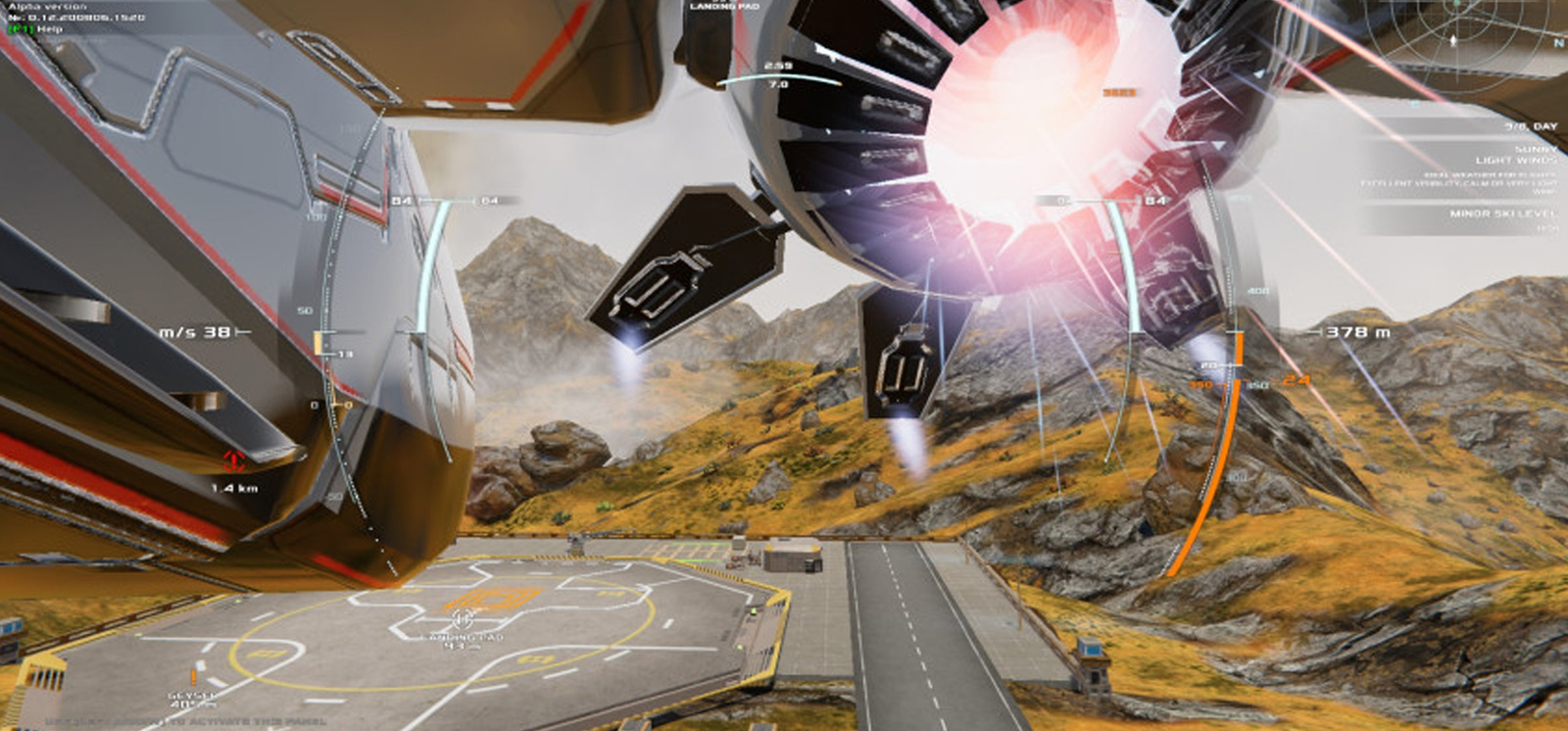
Task: Click the Landing Pad emblem painted on deck
Action: click(x=495, y=596)
